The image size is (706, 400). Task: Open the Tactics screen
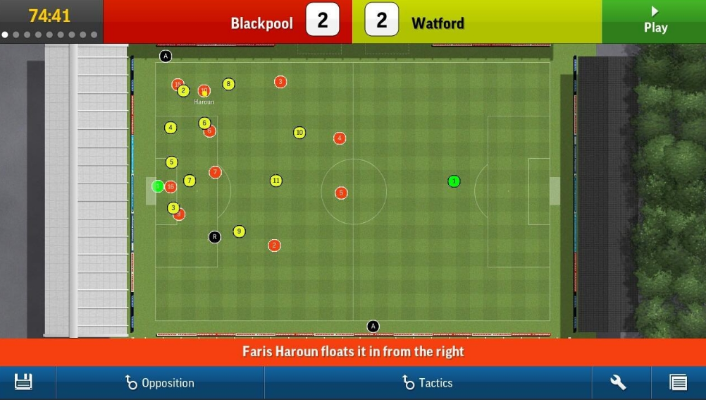[x=428, y=382]
